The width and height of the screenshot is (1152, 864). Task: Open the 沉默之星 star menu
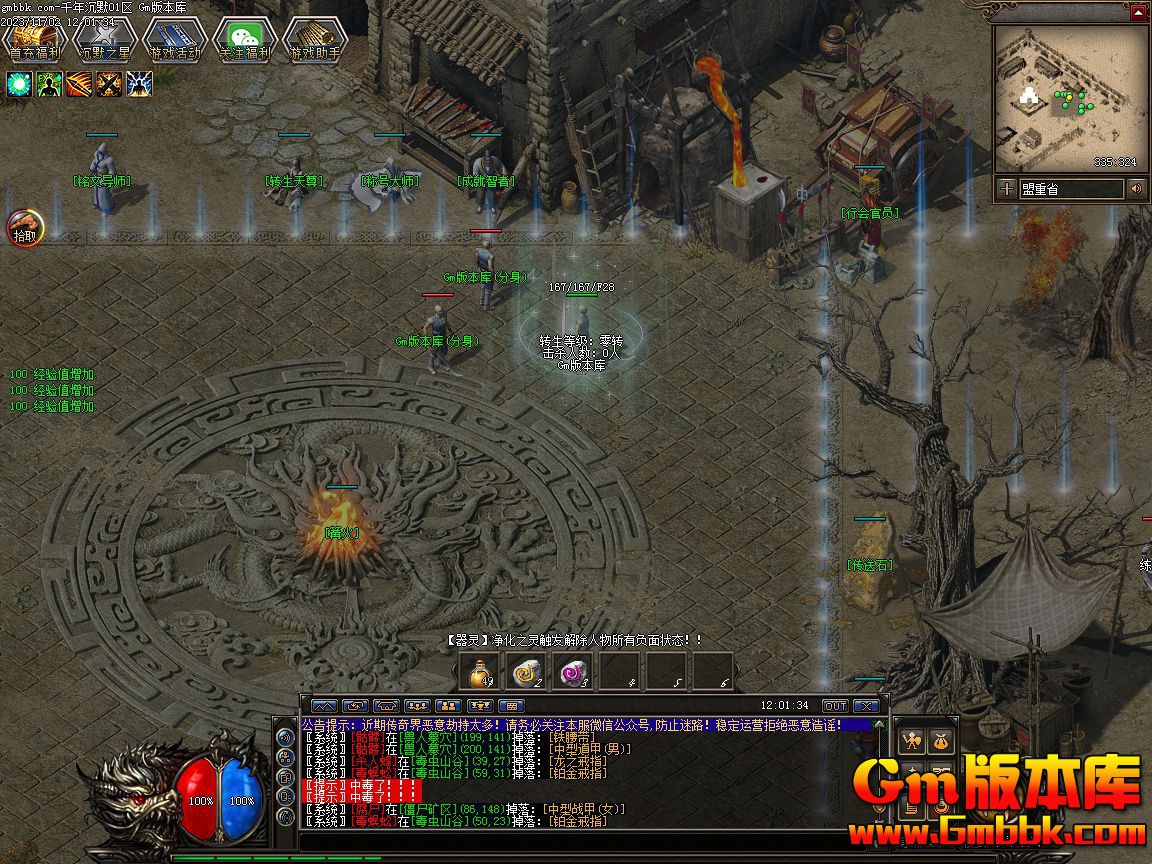click(104, 41)
